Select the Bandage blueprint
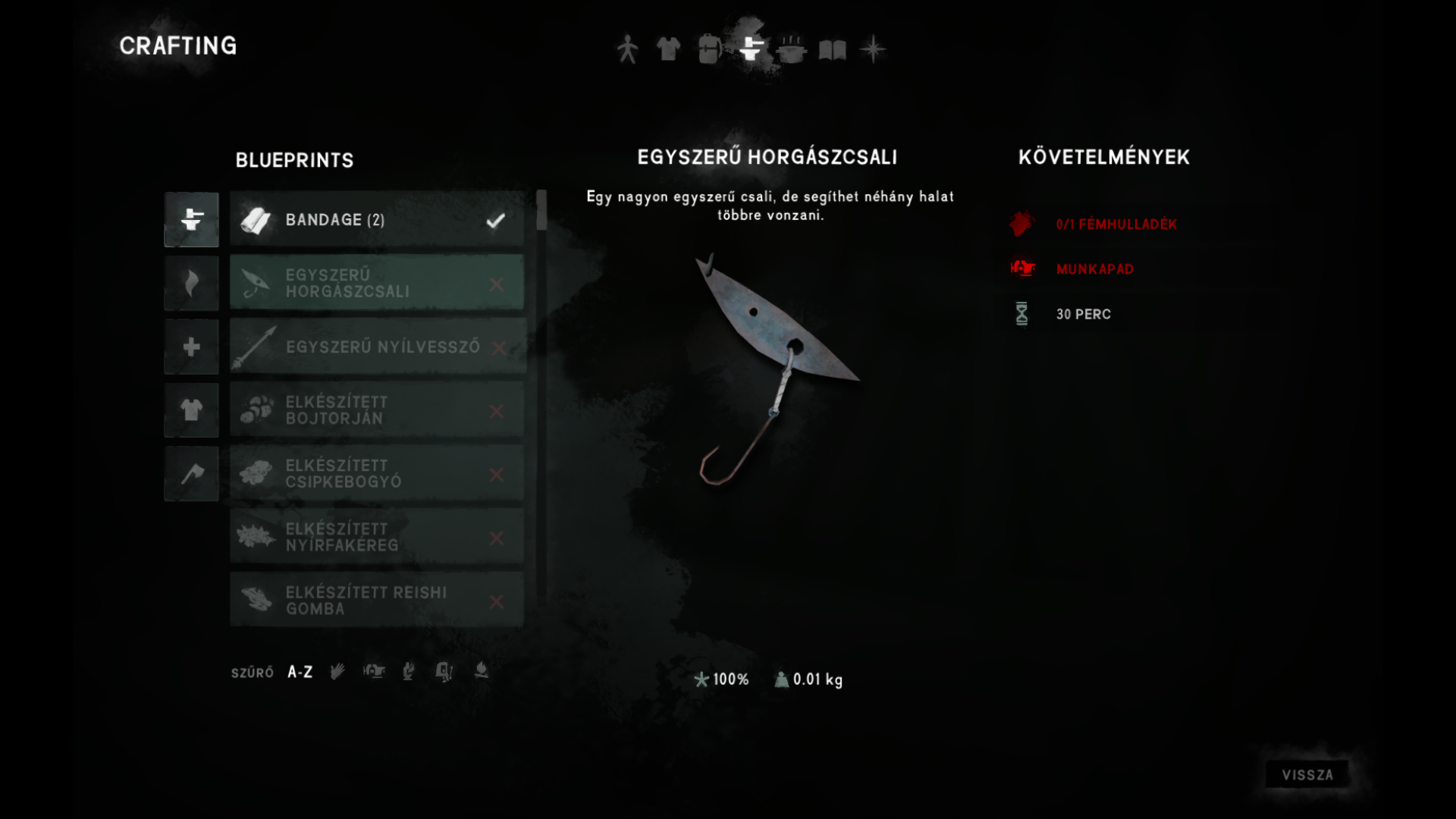The image size is (1456, 819). click(377, 220)
